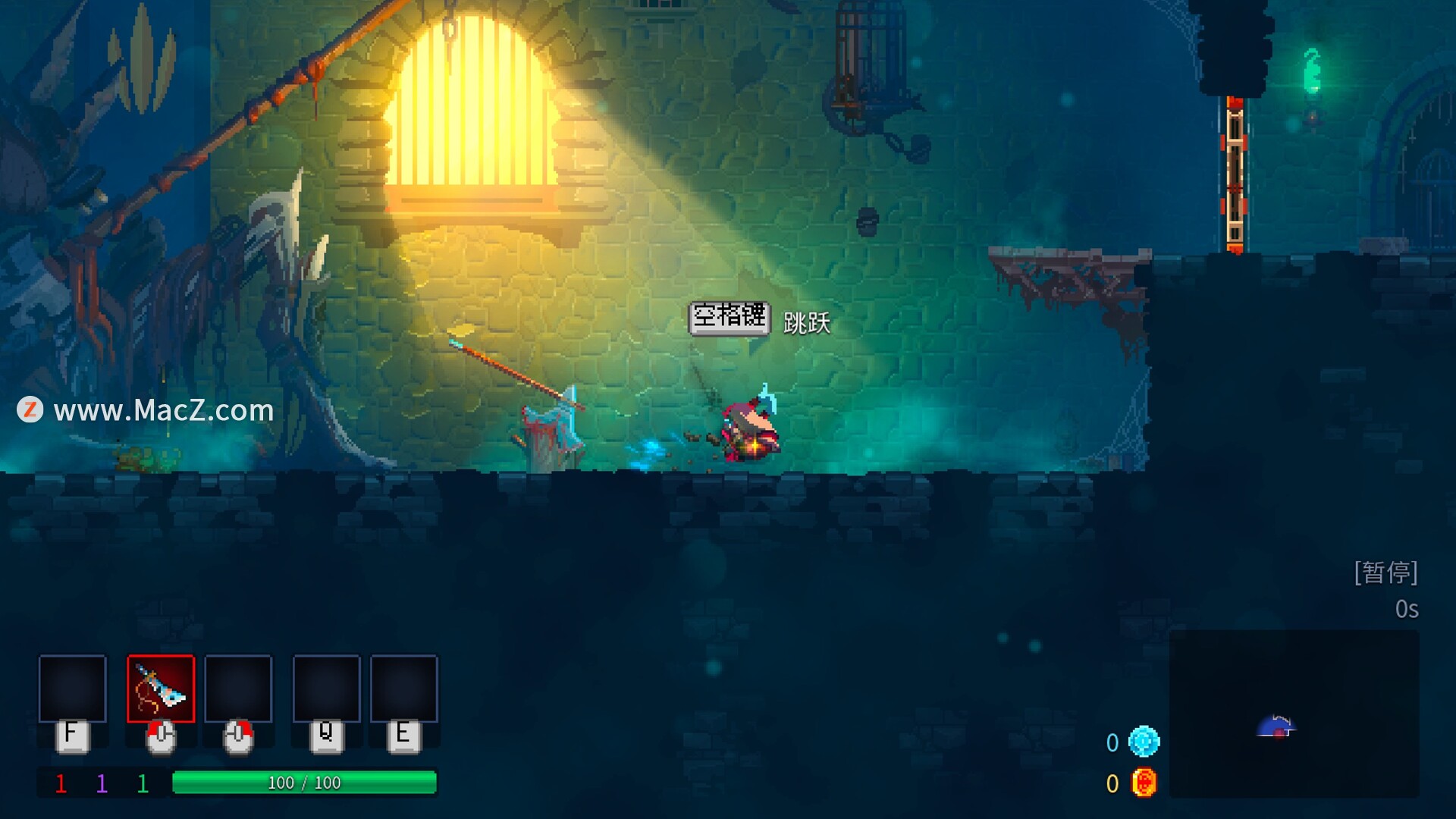Select the empty slot labeled F
Screen dimensions: 1456x819
[73, 689]
